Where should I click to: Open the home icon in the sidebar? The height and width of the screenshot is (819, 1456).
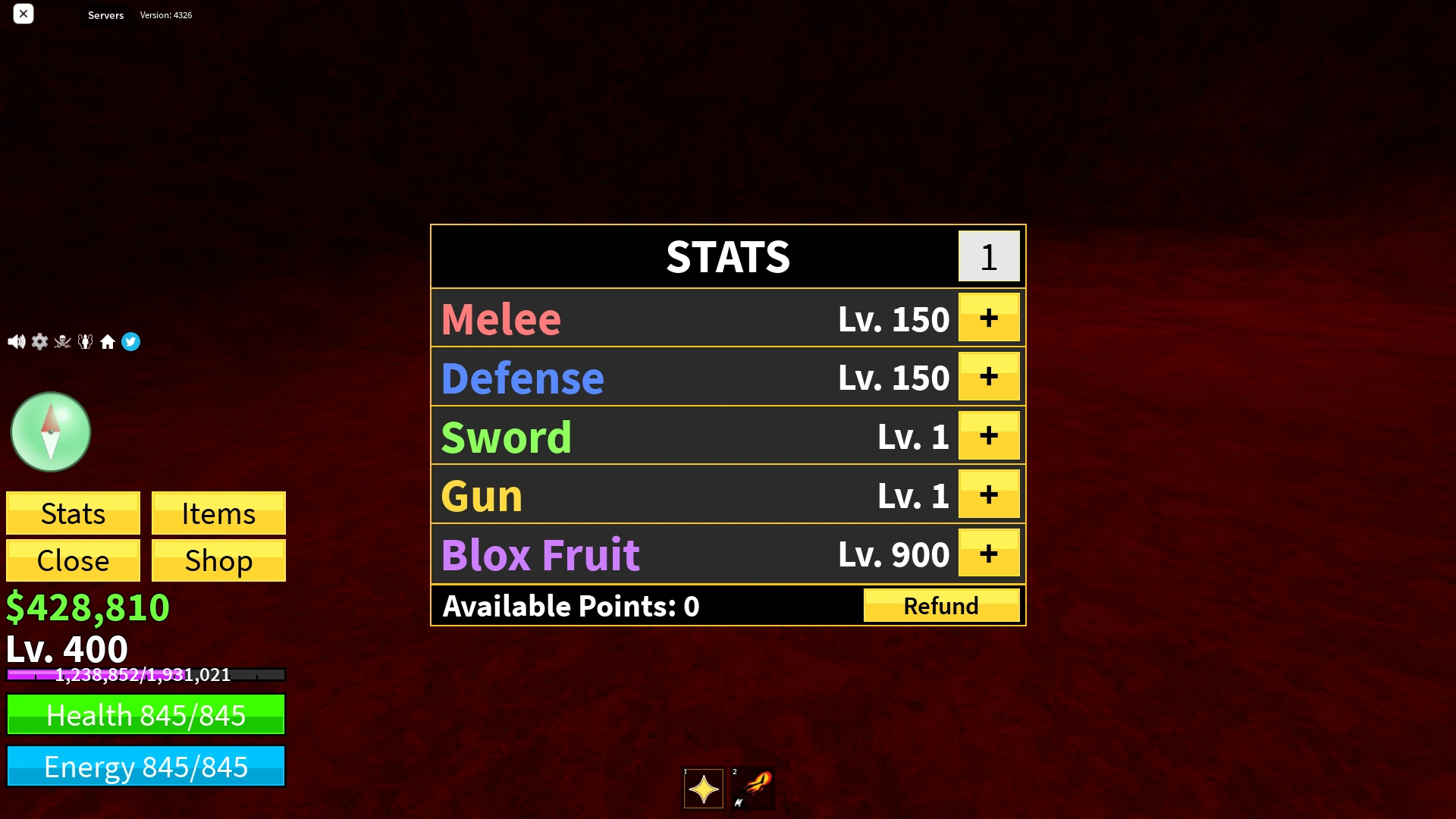[108, 341]
